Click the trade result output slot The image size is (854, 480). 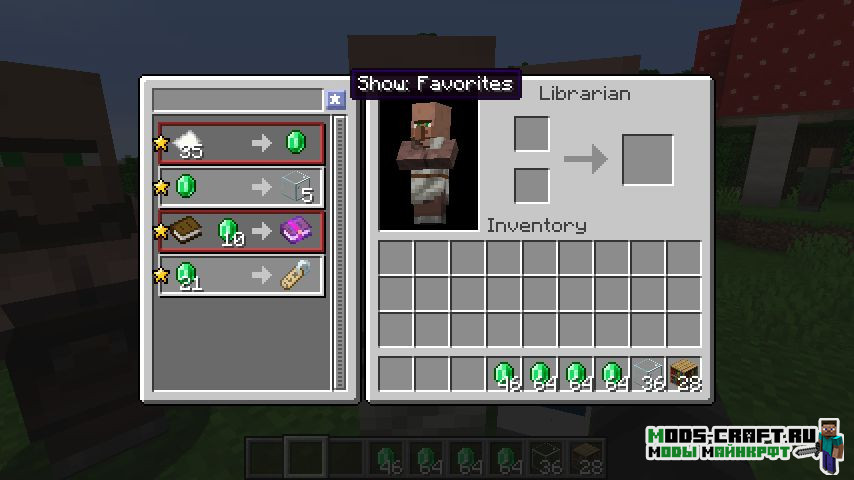click(x=647, y=160)
